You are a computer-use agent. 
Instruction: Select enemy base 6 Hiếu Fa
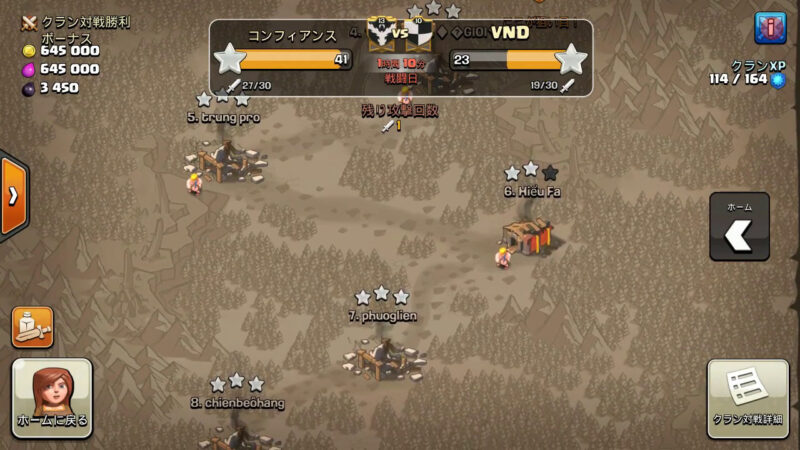[529, 234]
